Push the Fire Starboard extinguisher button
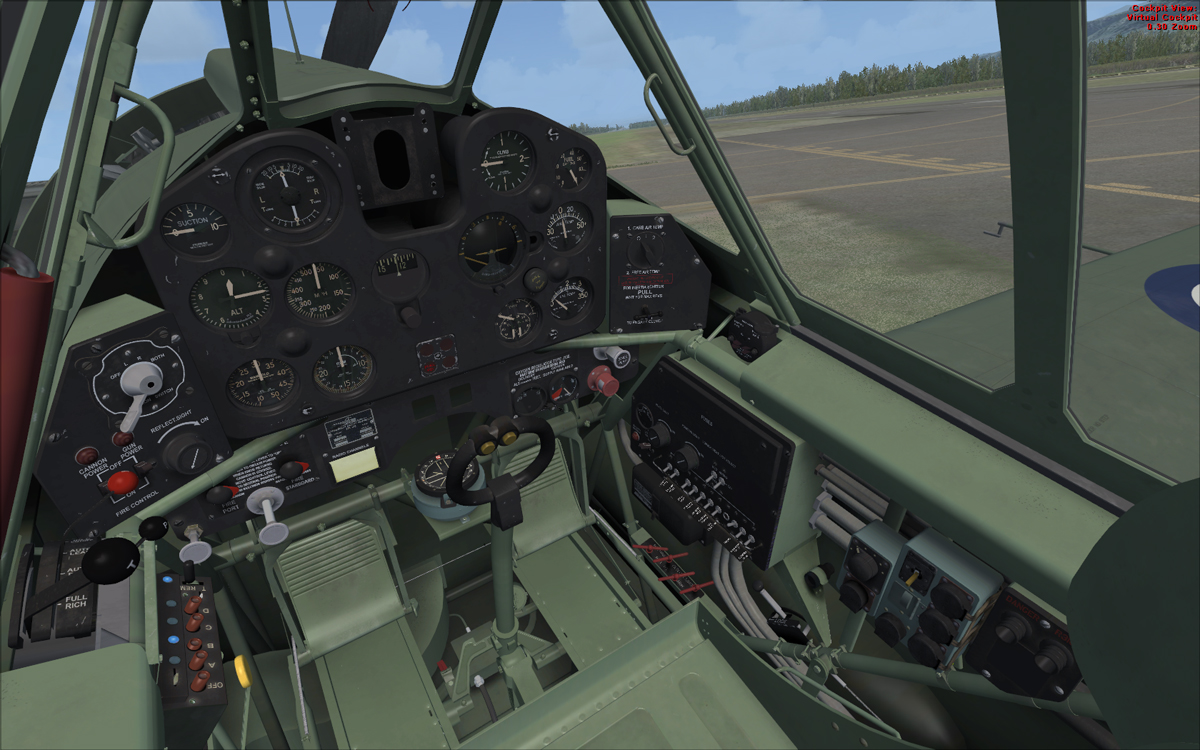 291,469
